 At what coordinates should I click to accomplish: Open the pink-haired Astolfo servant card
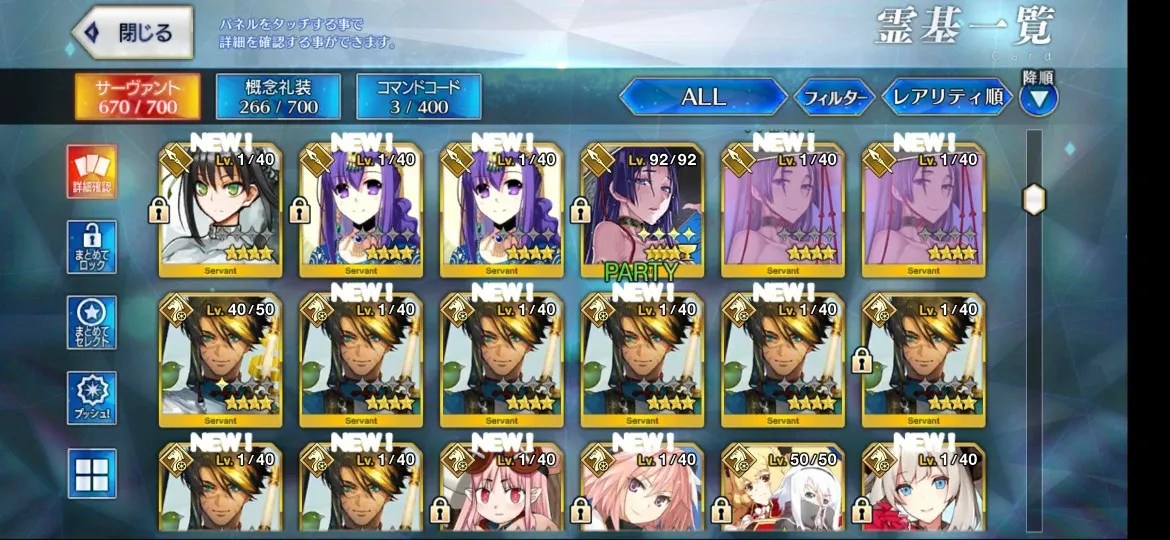tap(643, 490)
